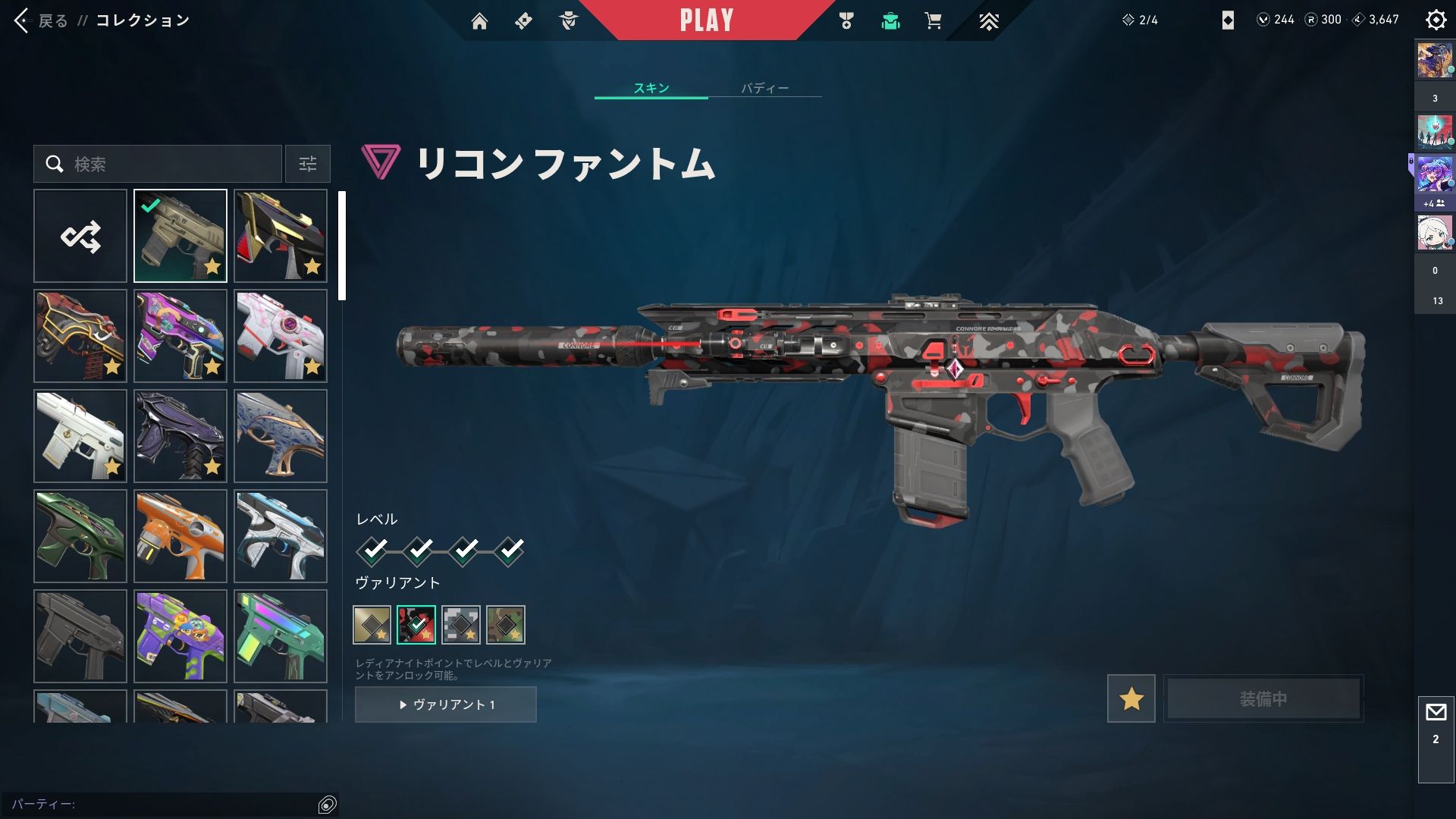1456x819 pixels.
Task: Select the plain white Phantom skin thumbnail
Action: pos(80,436)
